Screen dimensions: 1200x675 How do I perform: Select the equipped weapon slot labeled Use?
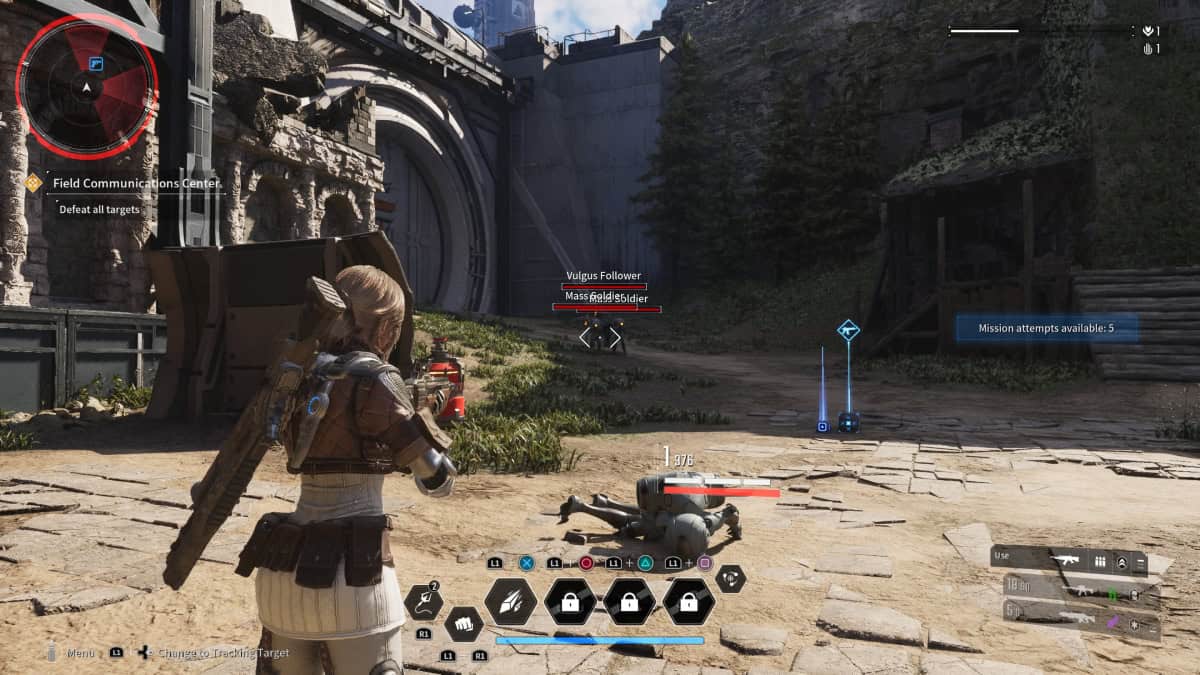(1070, 562)
